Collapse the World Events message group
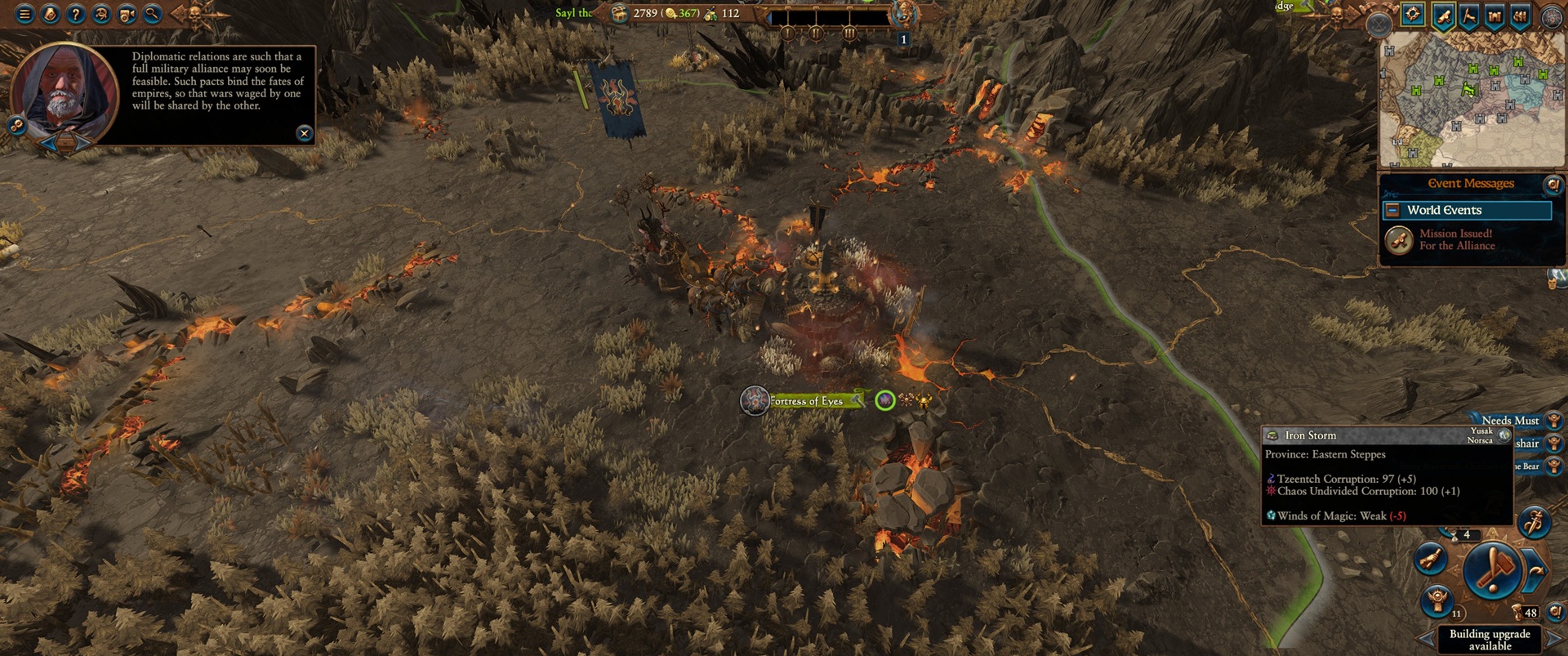 pyautogui.click(x=1392, y=210)
